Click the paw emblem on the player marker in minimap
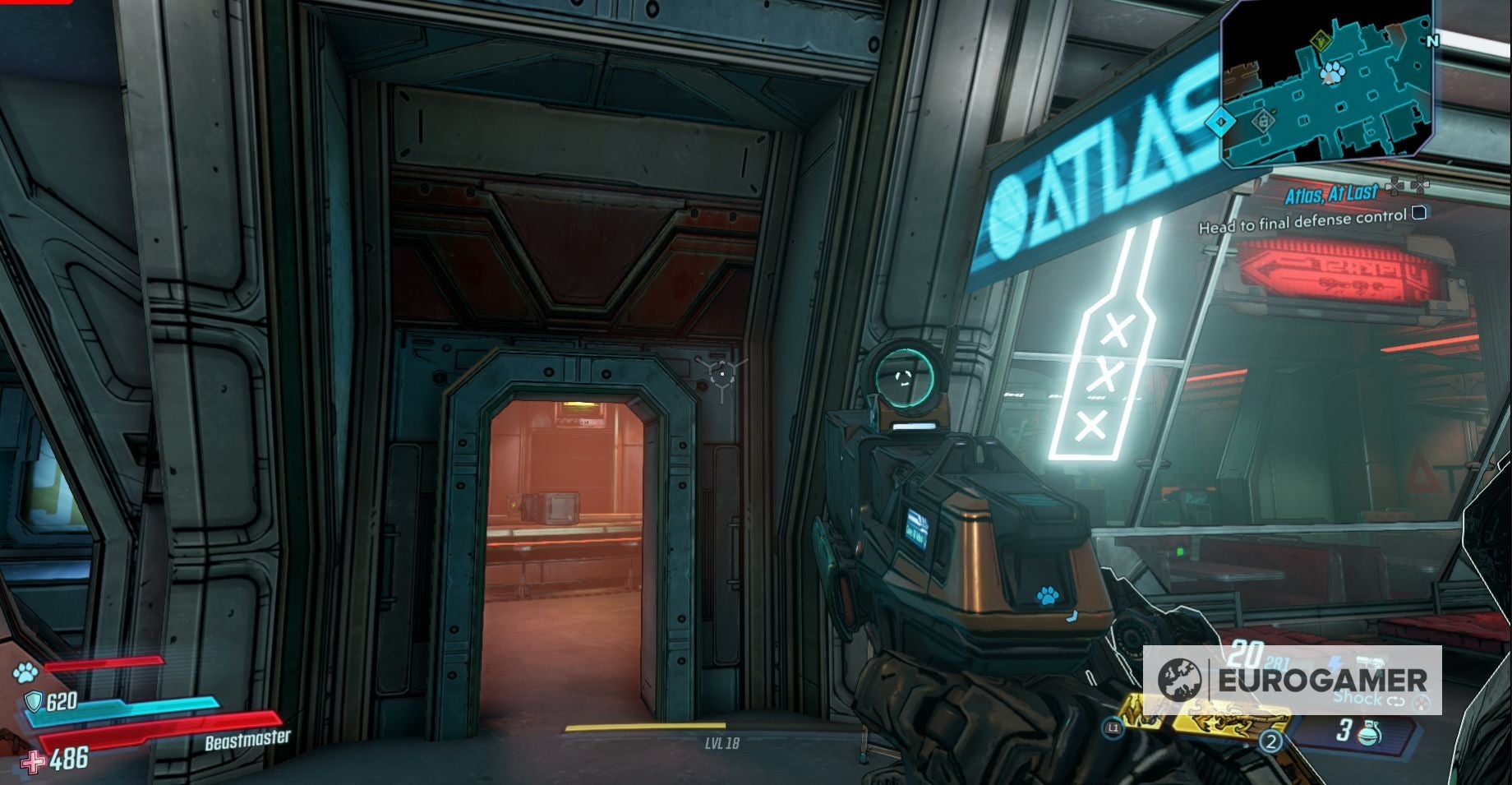1512x785 pixels. point(1332,72)
